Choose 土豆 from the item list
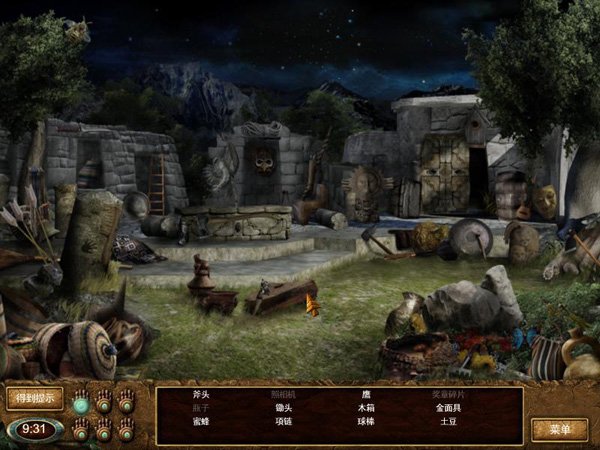 (x=448, y=423)
